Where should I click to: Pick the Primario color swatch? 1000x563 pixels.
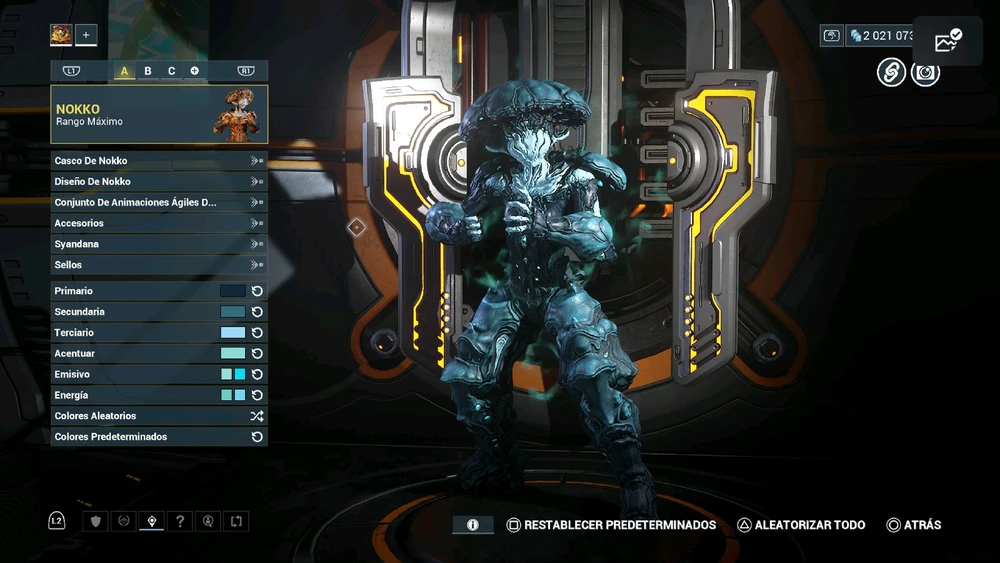pos(233,291)
